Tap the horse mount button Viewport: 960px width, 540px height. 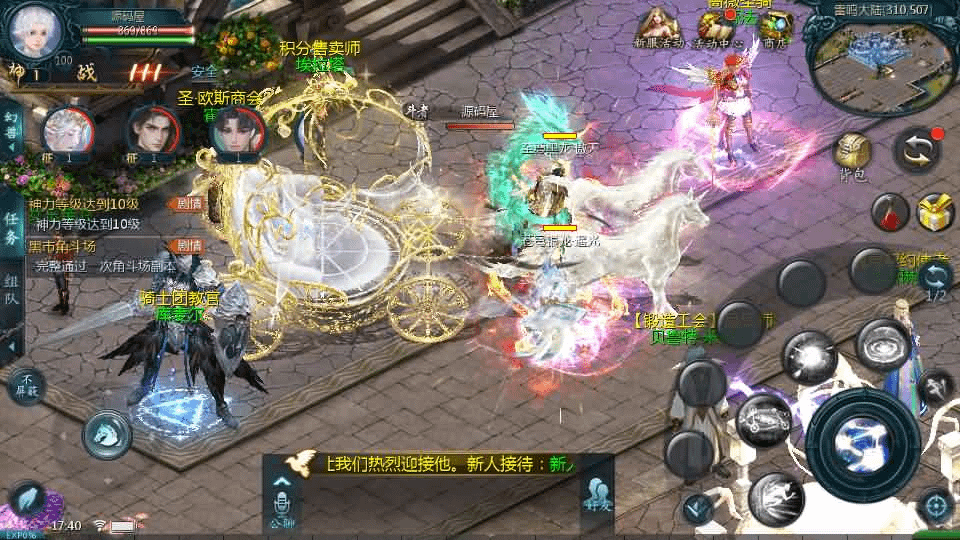[107, 431]
